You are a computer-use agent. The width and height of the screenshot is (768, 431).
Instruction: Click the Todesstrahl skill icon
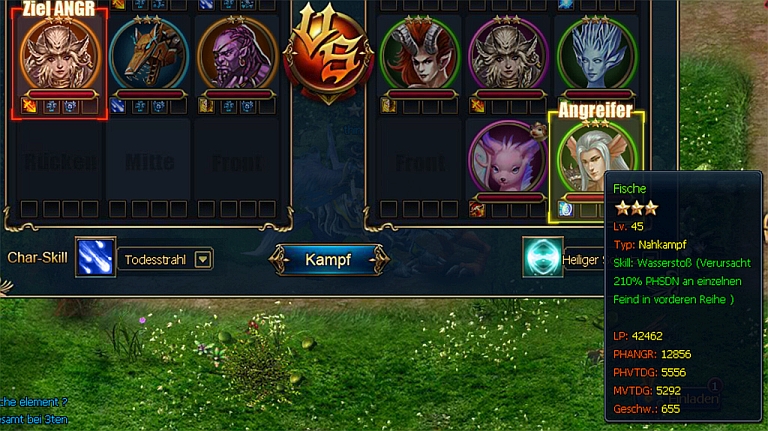pos(96,257)
